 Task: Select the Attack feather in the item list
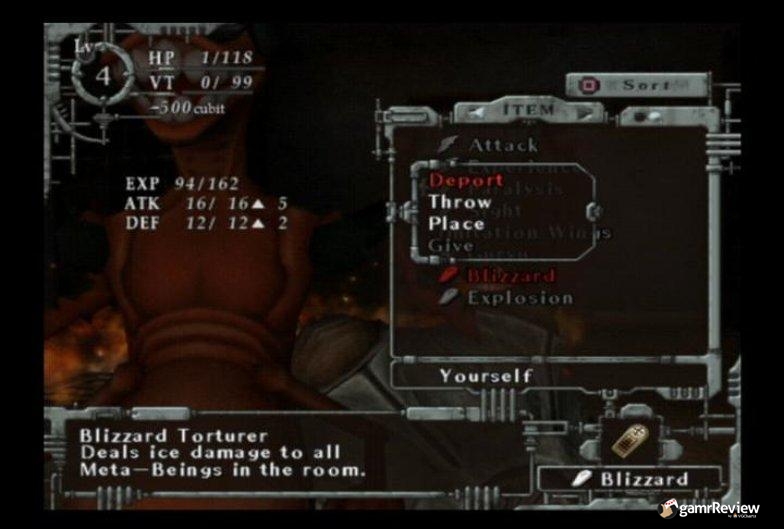pyautogui.click(x=503, y=145)
